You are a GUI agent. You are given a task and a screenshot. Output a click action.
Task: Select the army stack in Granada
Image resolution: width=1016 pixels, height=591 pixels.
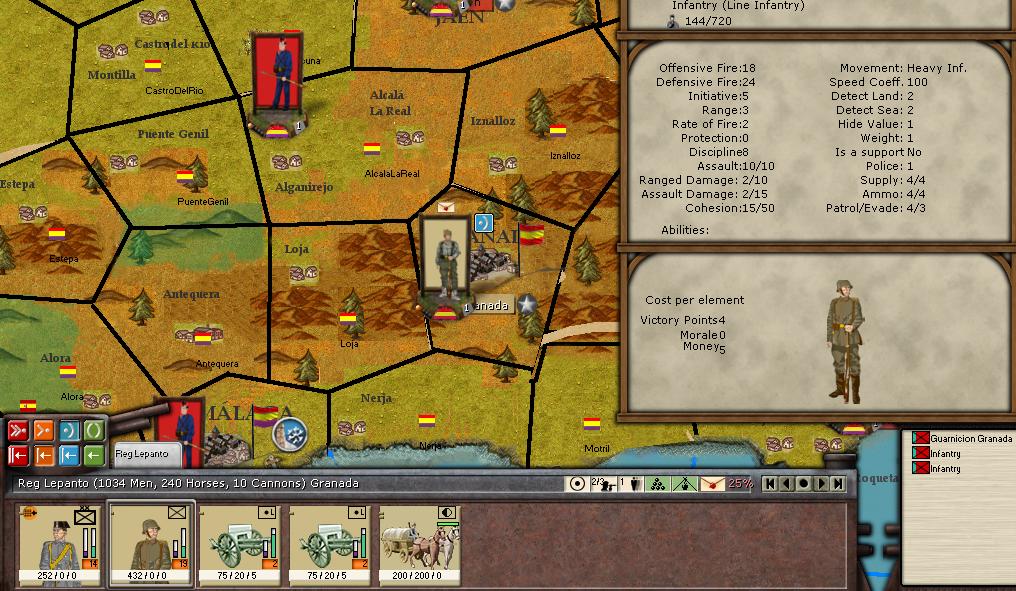pos(445,260)
